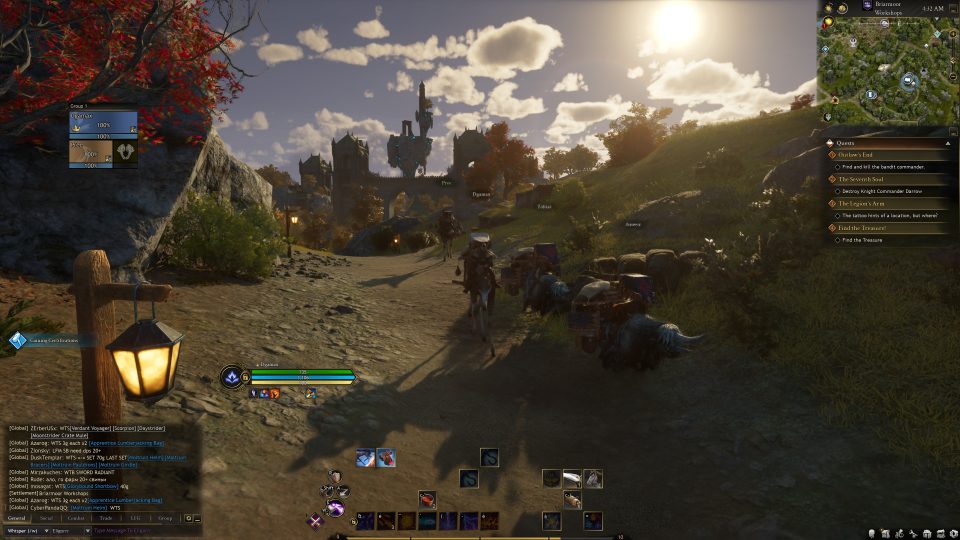Screen dimensions: 960x540
Task: Switch to the Trade chat tab
Action: pos(106,518)
